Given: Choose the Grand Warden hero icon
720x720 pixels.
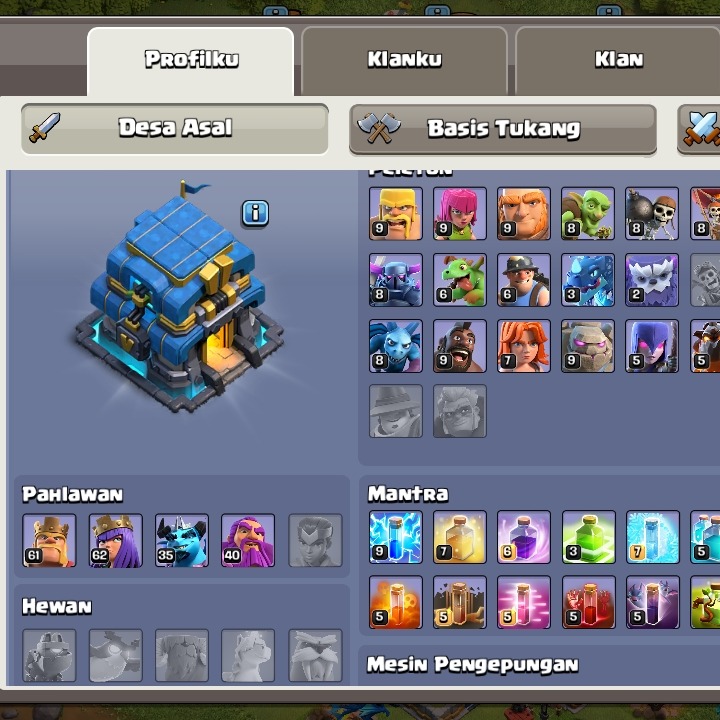Looking at the screenshot, I should pos(248,540).
